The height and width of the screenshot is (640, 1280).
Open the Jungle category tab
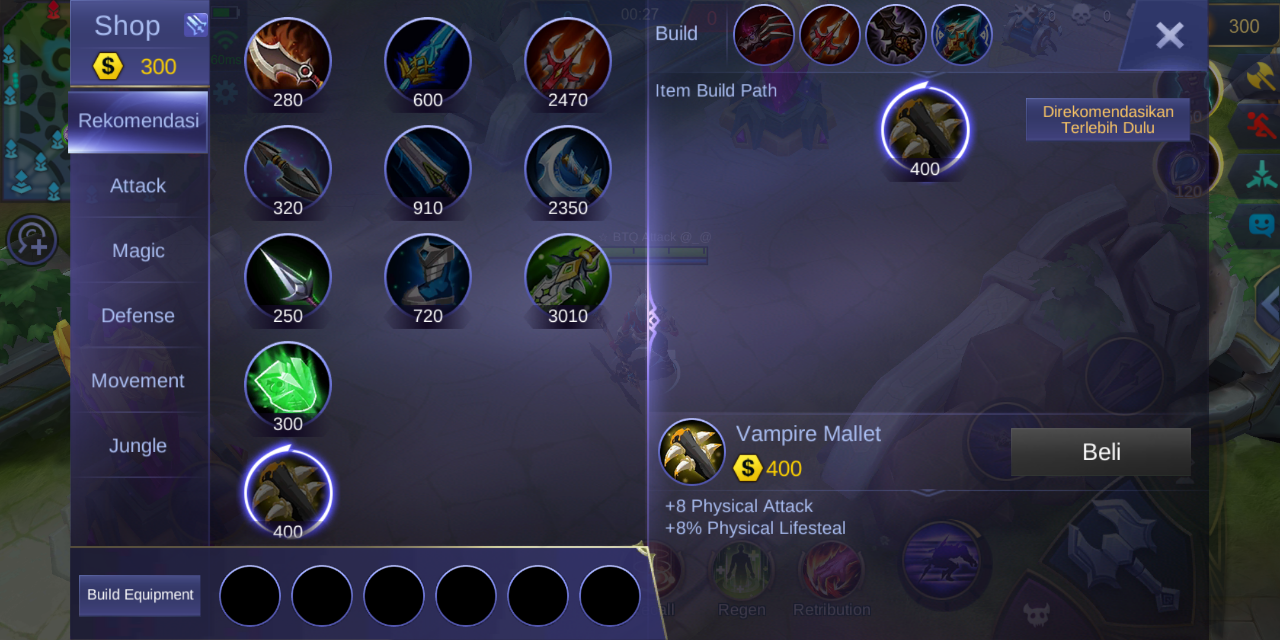coord(138,446)
